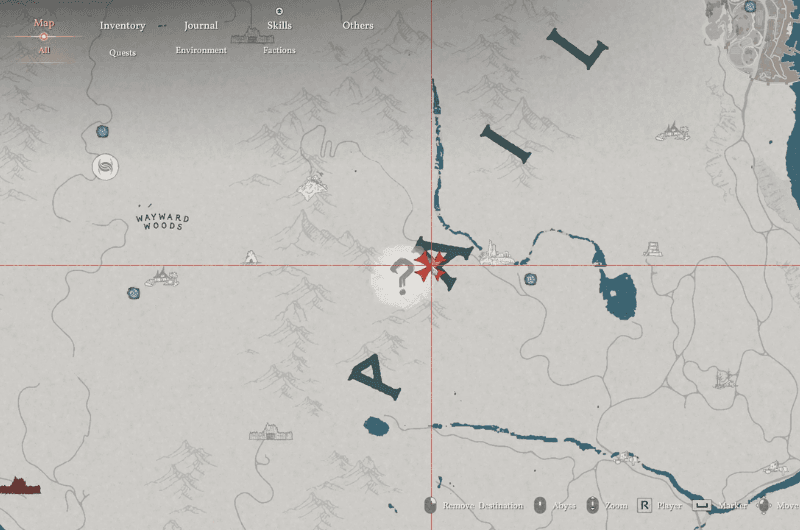Open the Others tab
This screenshot has width=800, height=530.
[357, 25]
